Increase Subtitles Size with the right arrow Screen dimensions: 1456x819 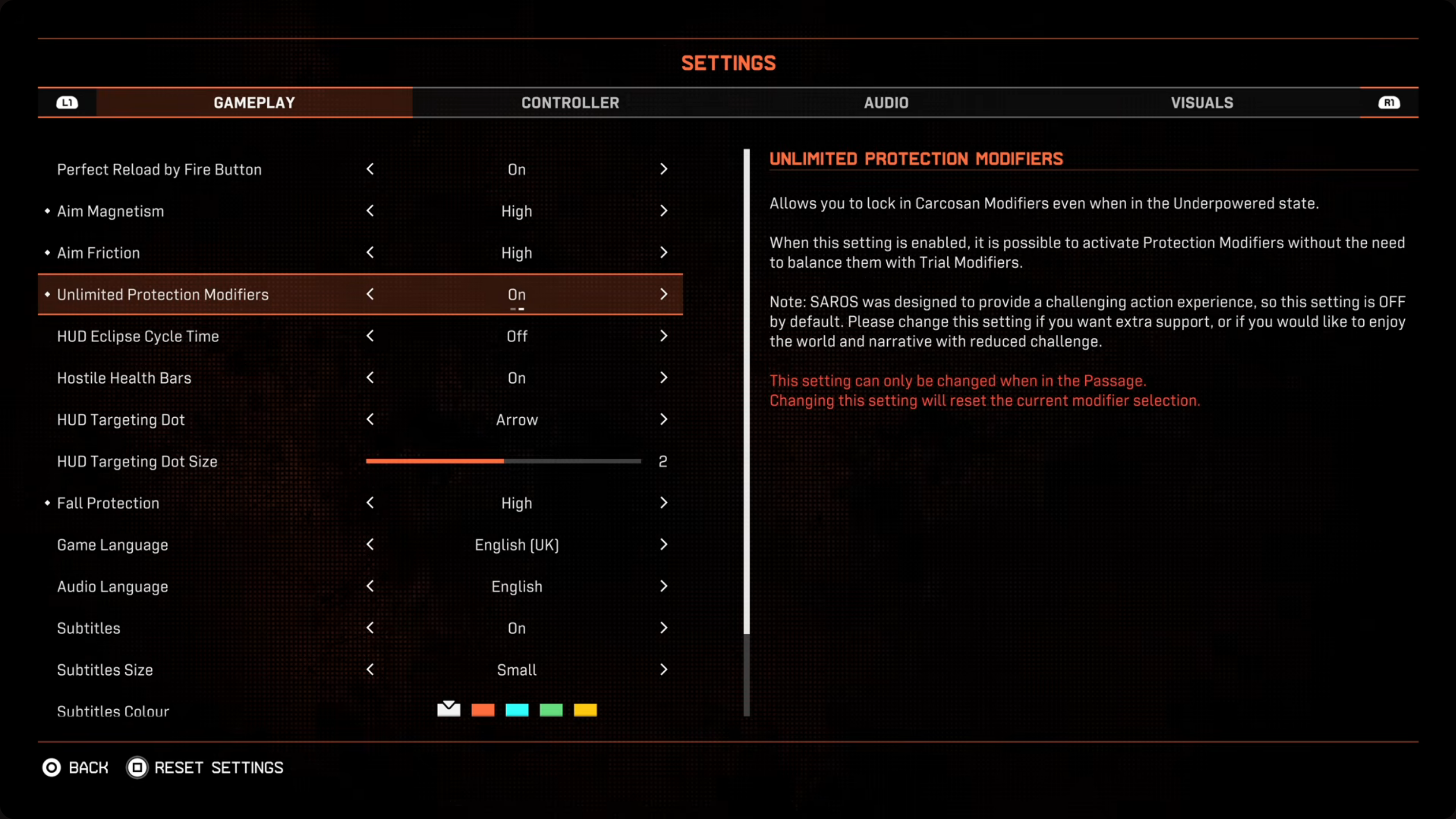(663, 670)
